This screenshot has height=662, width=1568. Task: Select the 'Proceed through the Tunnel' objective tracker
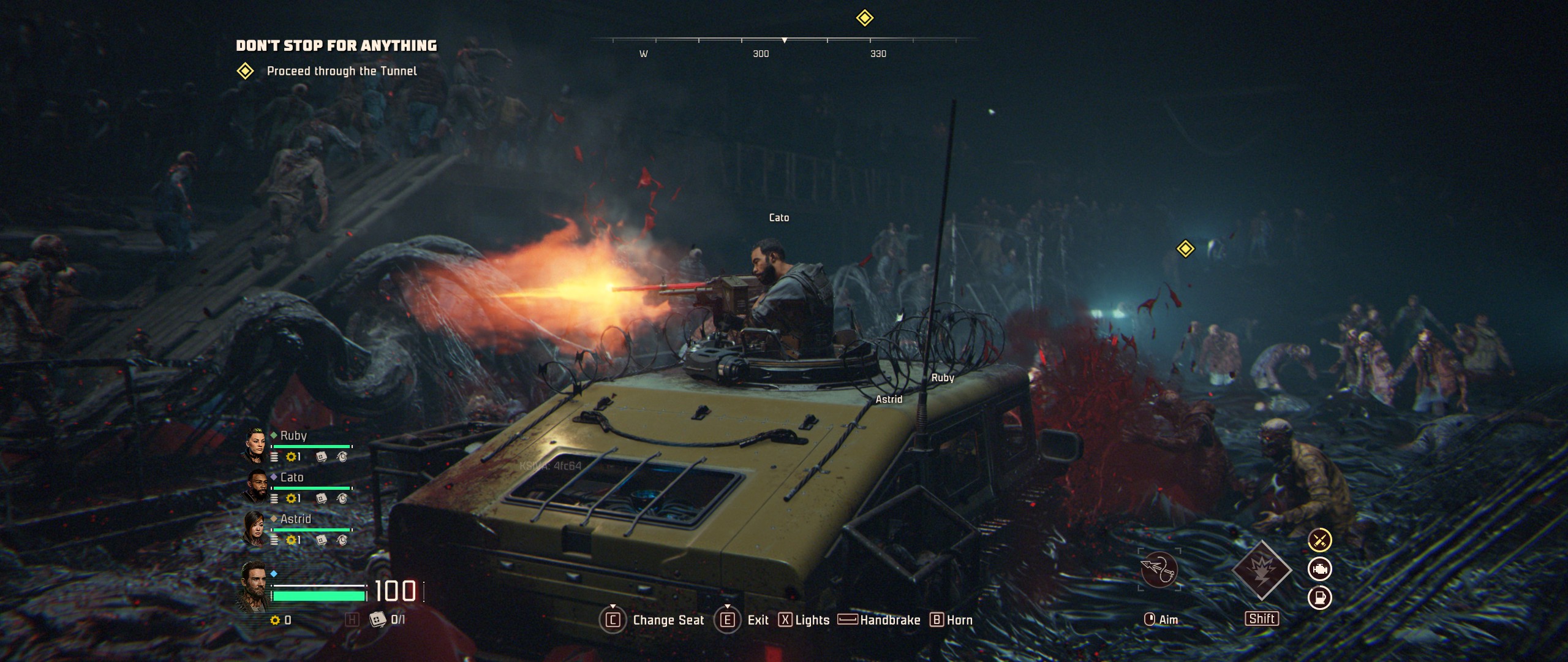(341, 71)
